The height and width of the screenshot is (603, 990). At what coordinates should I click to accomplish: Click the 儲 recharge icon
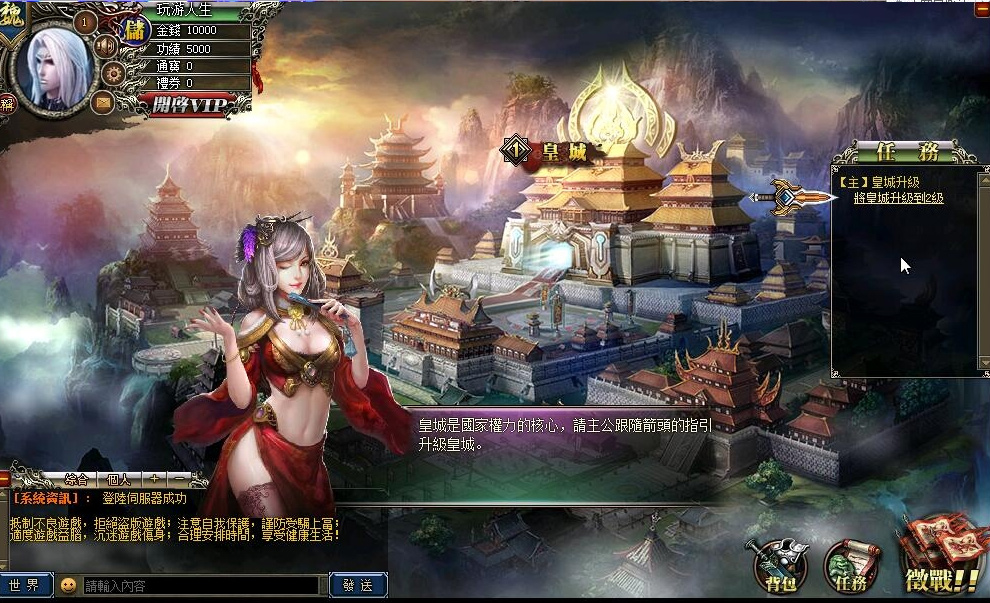tap(134, 30)
